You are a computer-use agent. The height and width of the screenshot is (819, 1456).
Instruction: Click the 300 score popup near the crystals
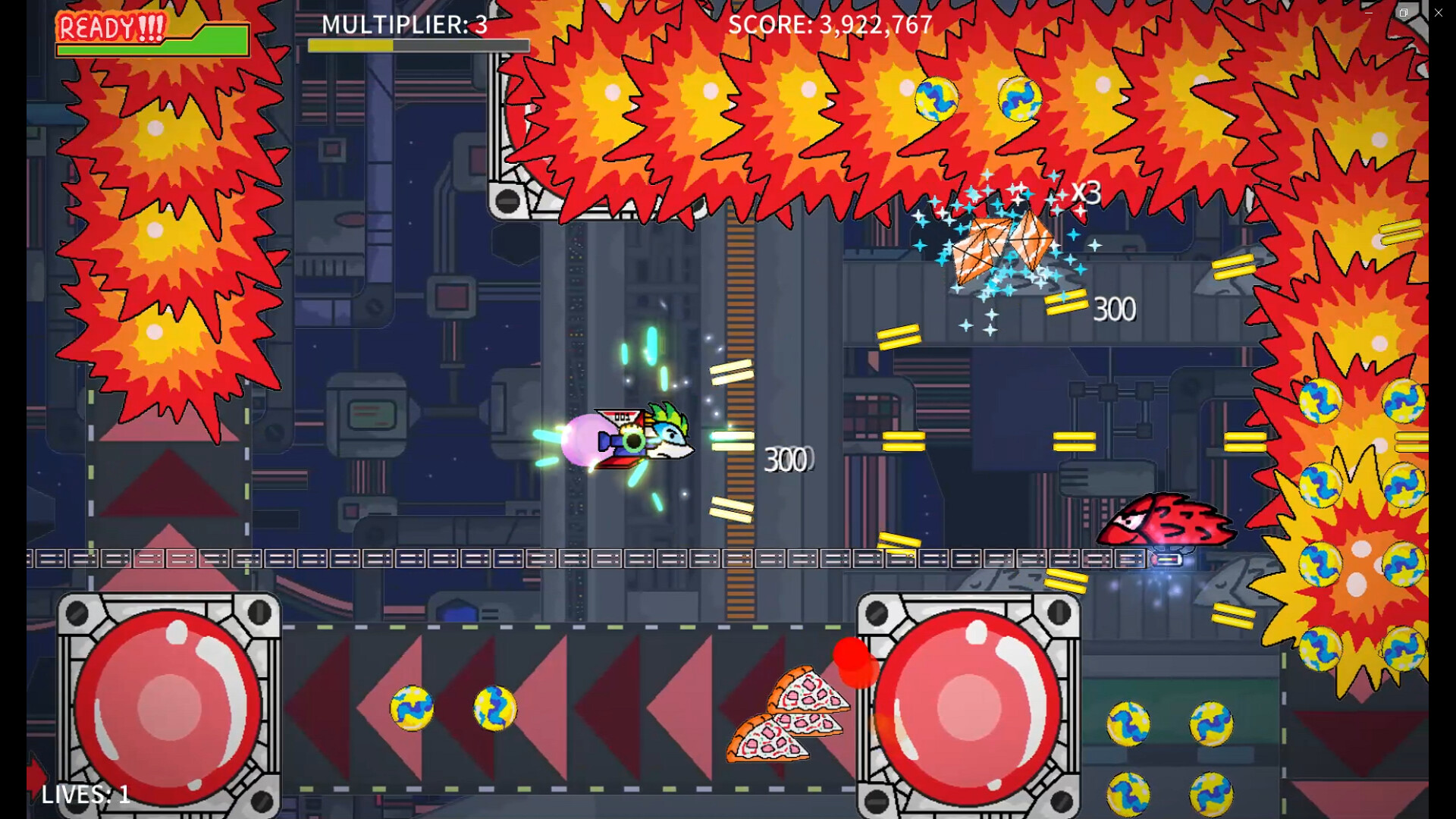(x=1113, y=308)
